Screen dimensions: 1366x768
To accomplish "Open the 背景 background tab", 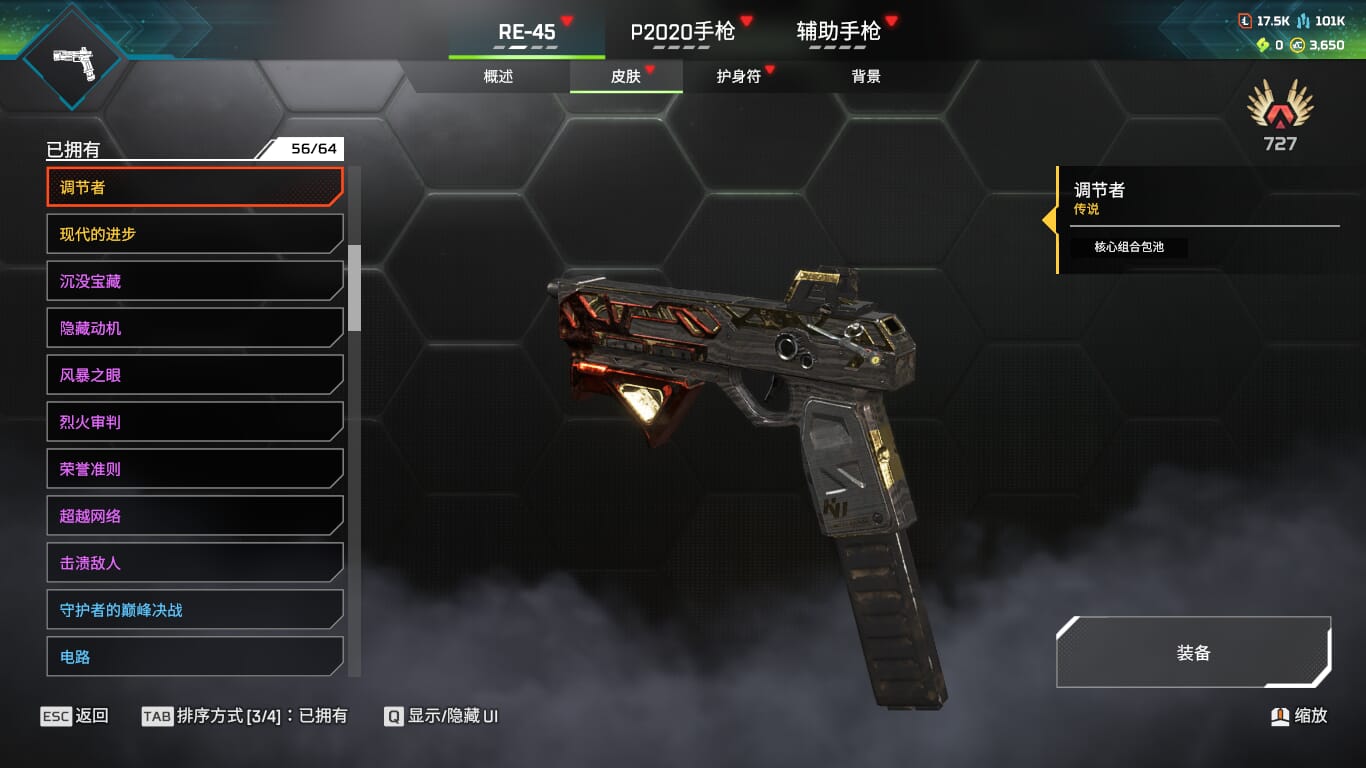I will point(866,76).
